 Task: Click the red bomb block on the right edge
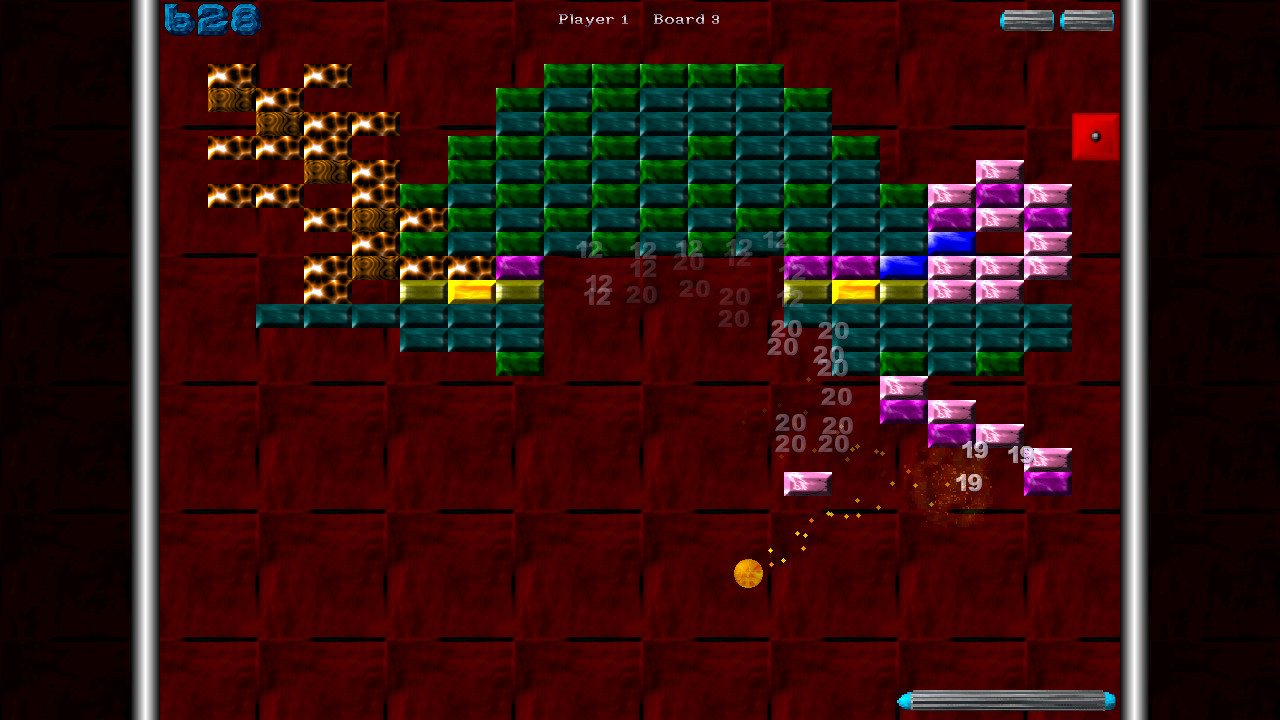tap(1096, 137)
